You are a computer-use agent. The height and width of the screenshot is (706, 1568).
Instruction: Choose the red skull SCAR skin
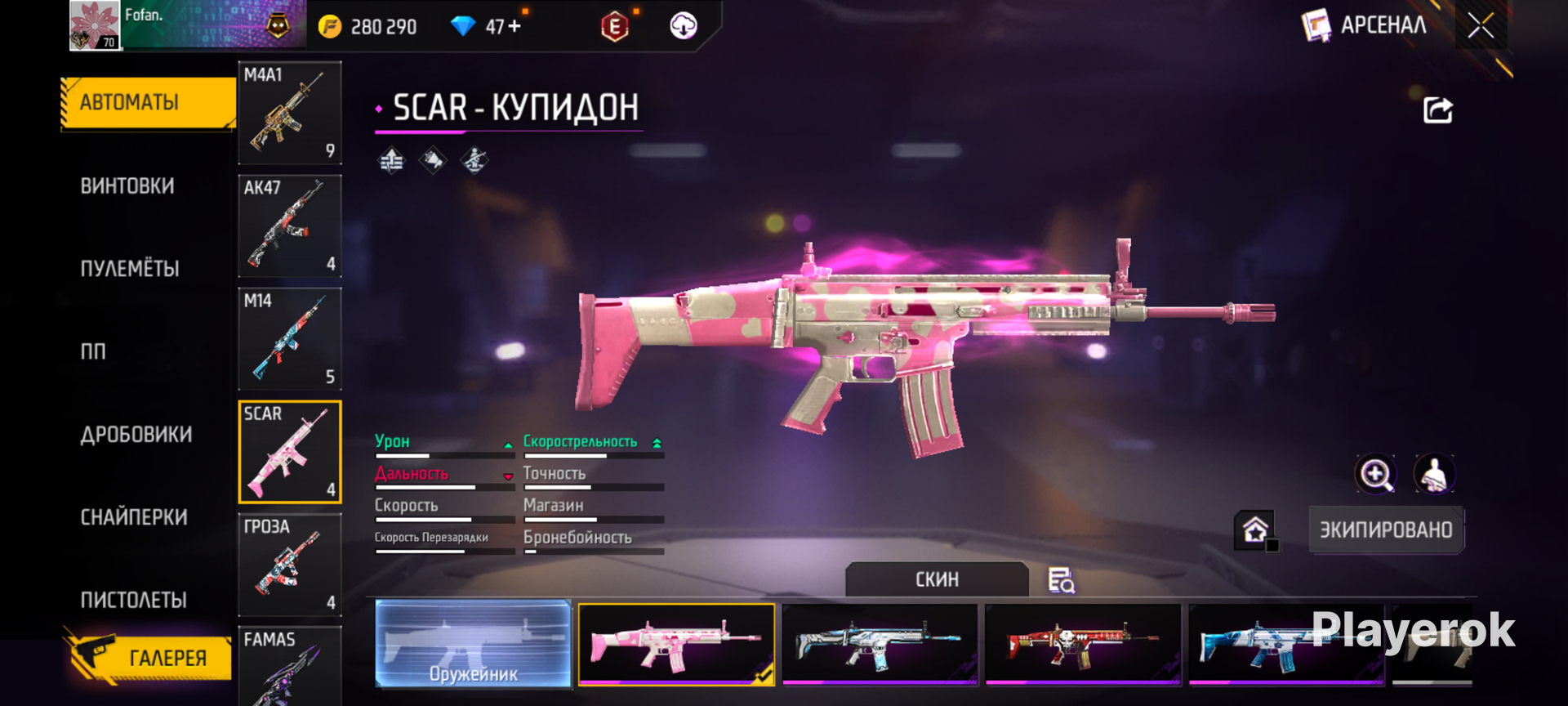(1083, 645)
